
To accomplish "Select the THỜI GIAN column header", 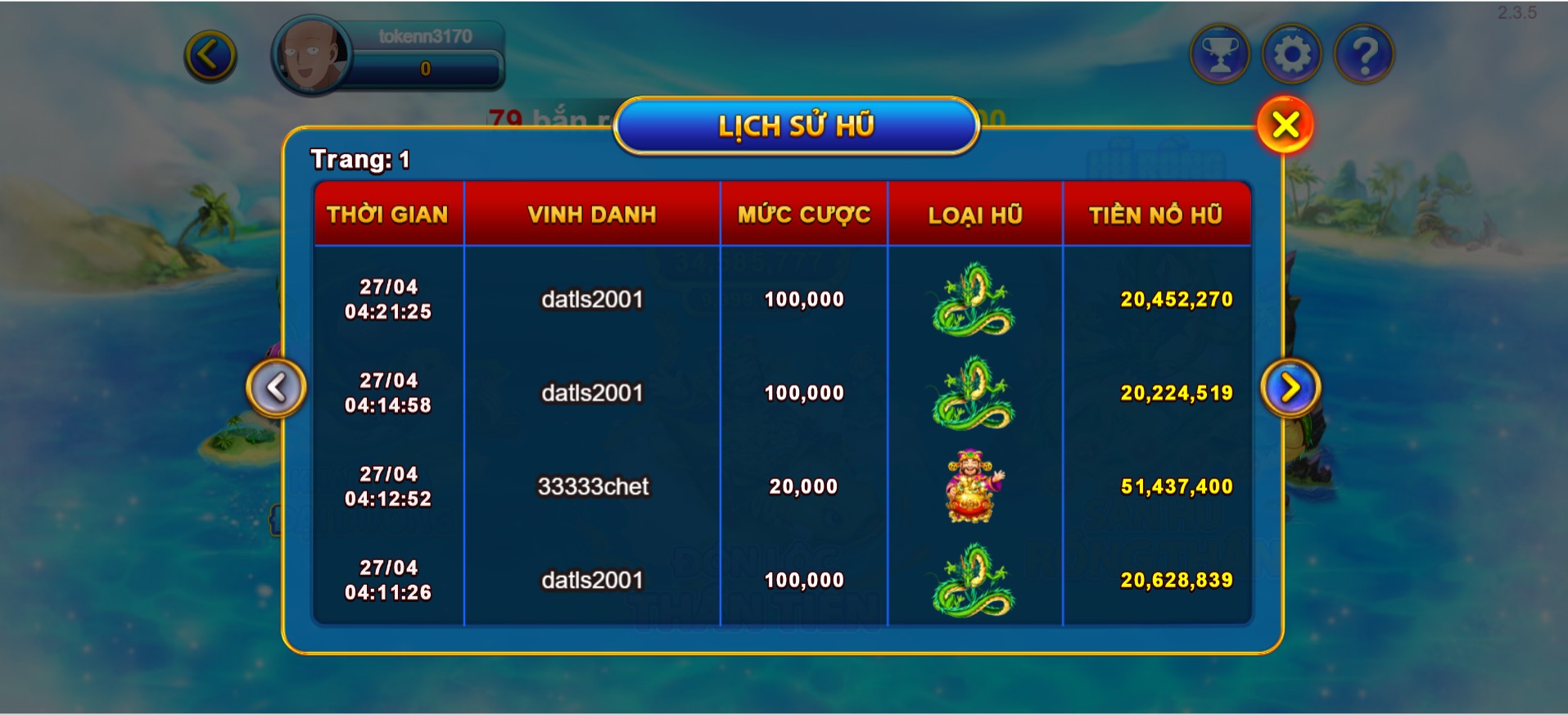I will click(x=387, y=215).
